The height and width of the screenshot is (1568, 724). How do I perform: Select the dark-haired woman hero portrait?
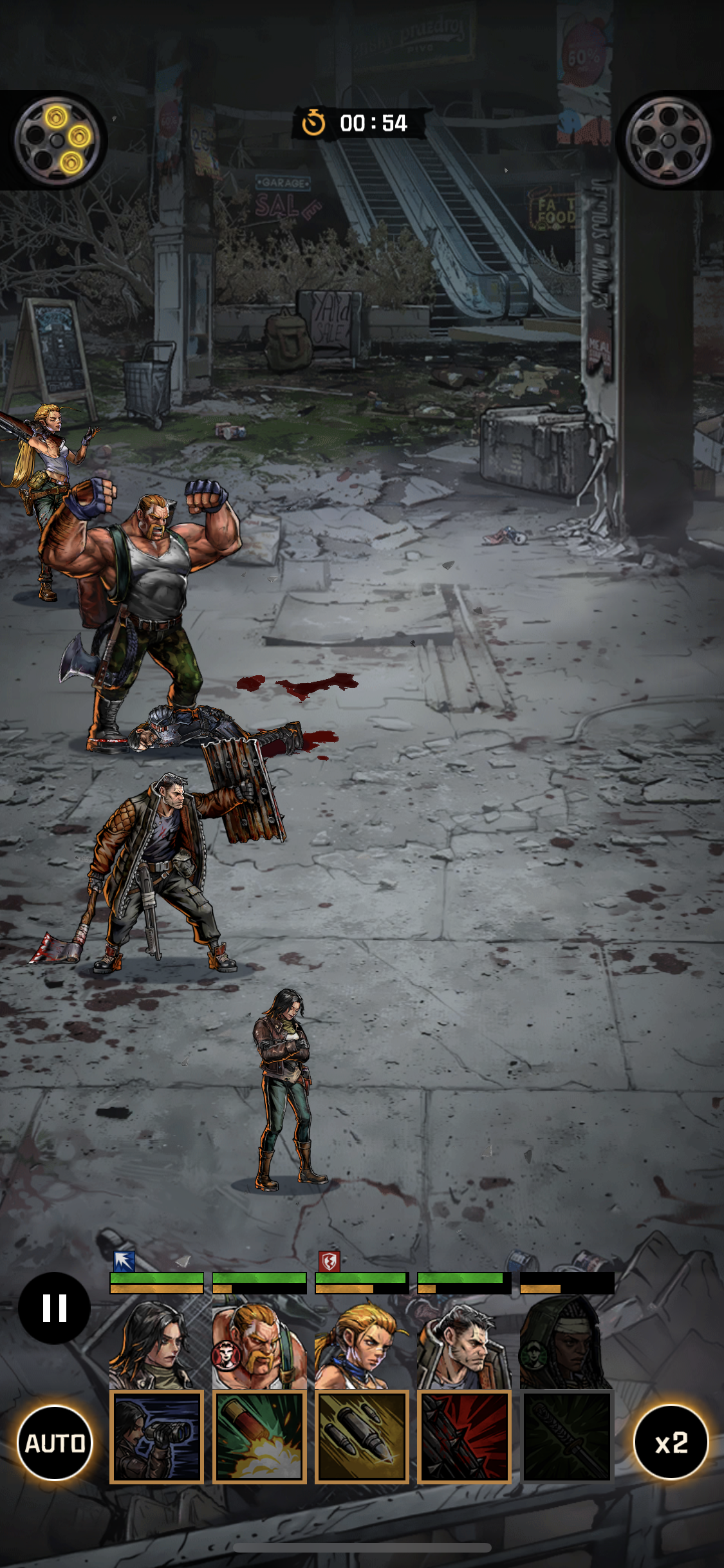click(x=156, y=1343)
